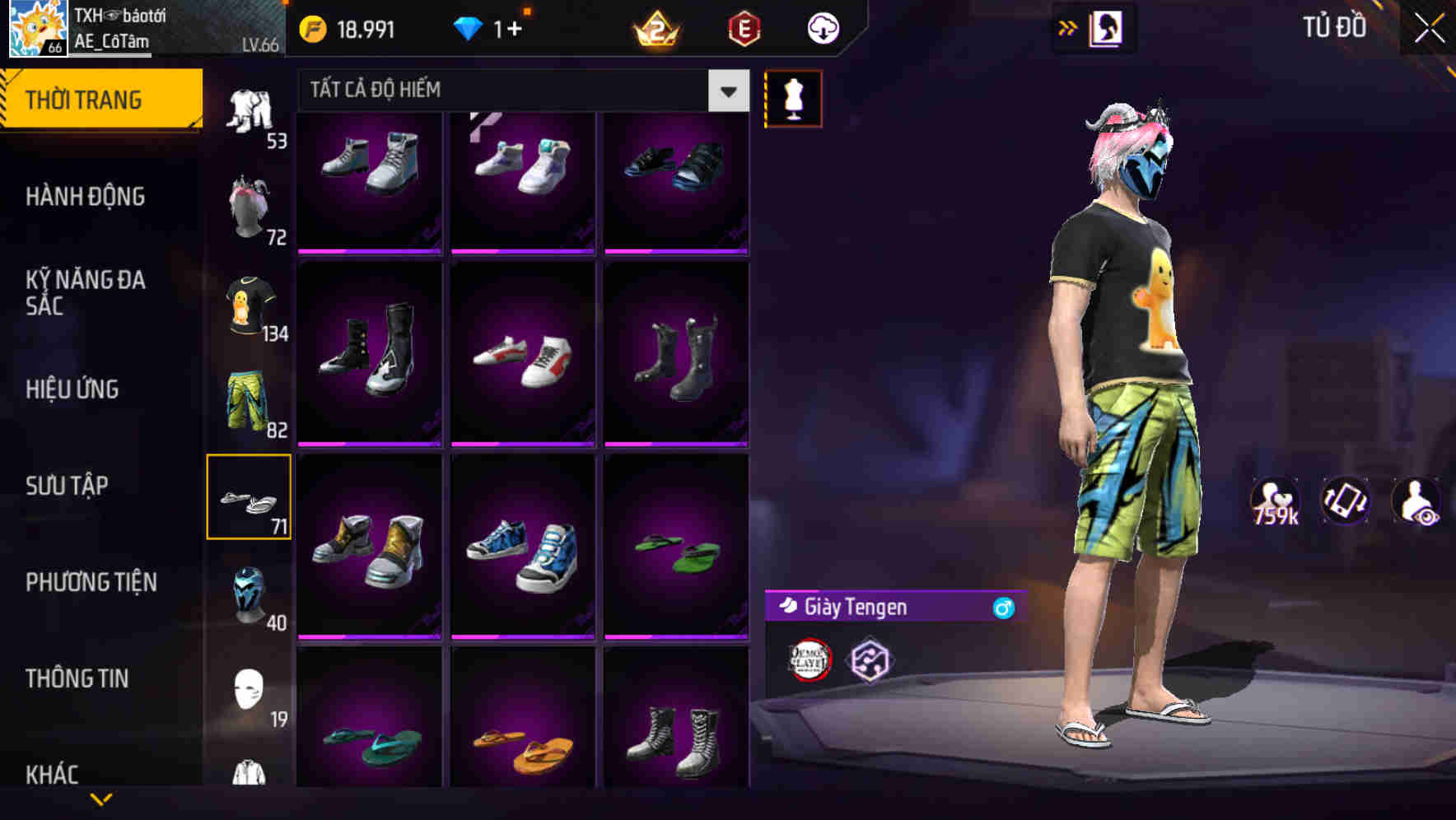Click the double-chevron collapse arrows near top

(x=1066, y=27)
